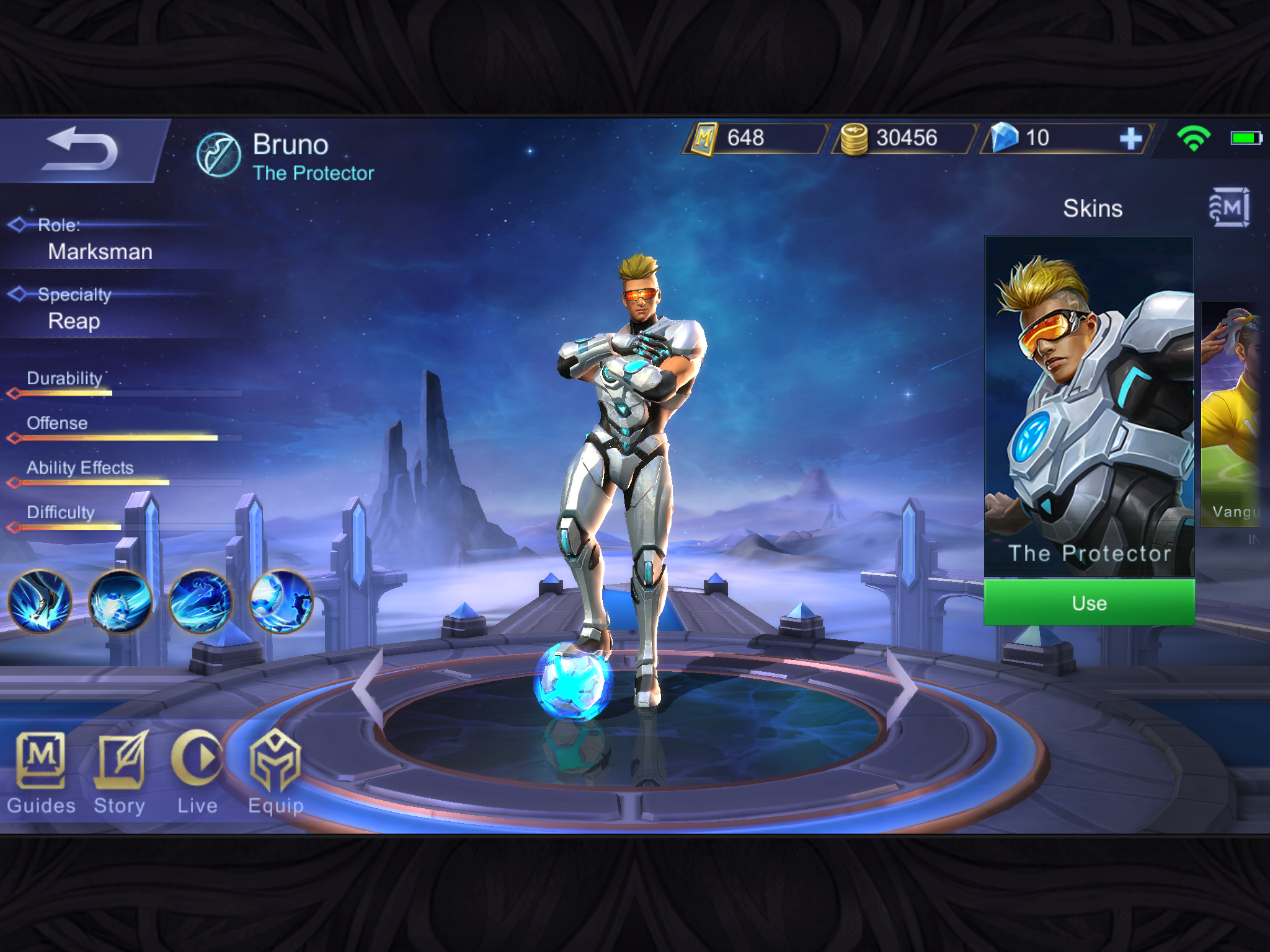The height and width of the screenshot is (952, 1270).
Task: Click the Marksman role emblem beside Bruno
Action: 218,155
